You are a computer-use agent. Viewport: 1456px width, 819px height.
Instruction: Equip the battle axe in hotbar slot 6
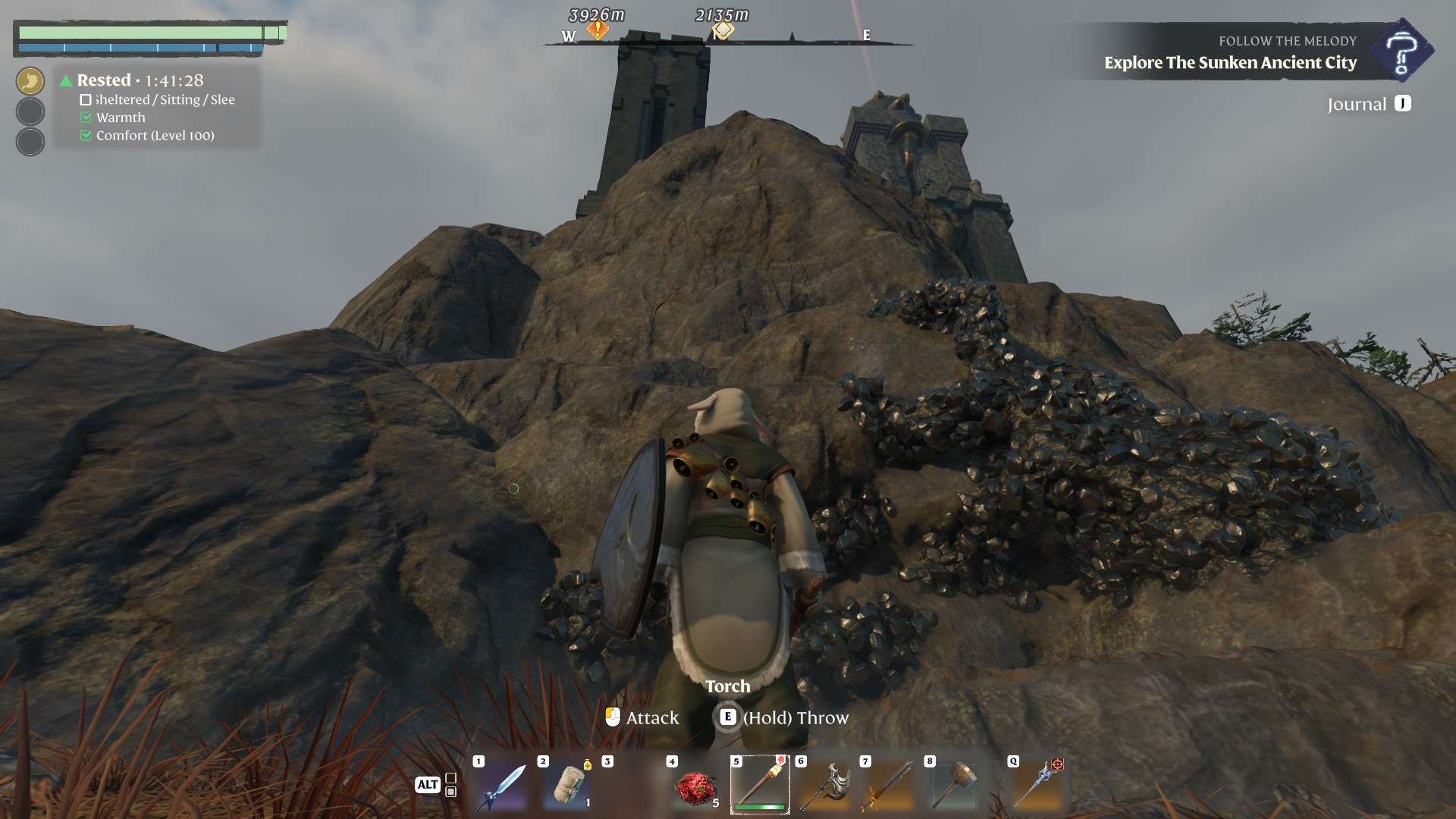(x=824, y=786)
